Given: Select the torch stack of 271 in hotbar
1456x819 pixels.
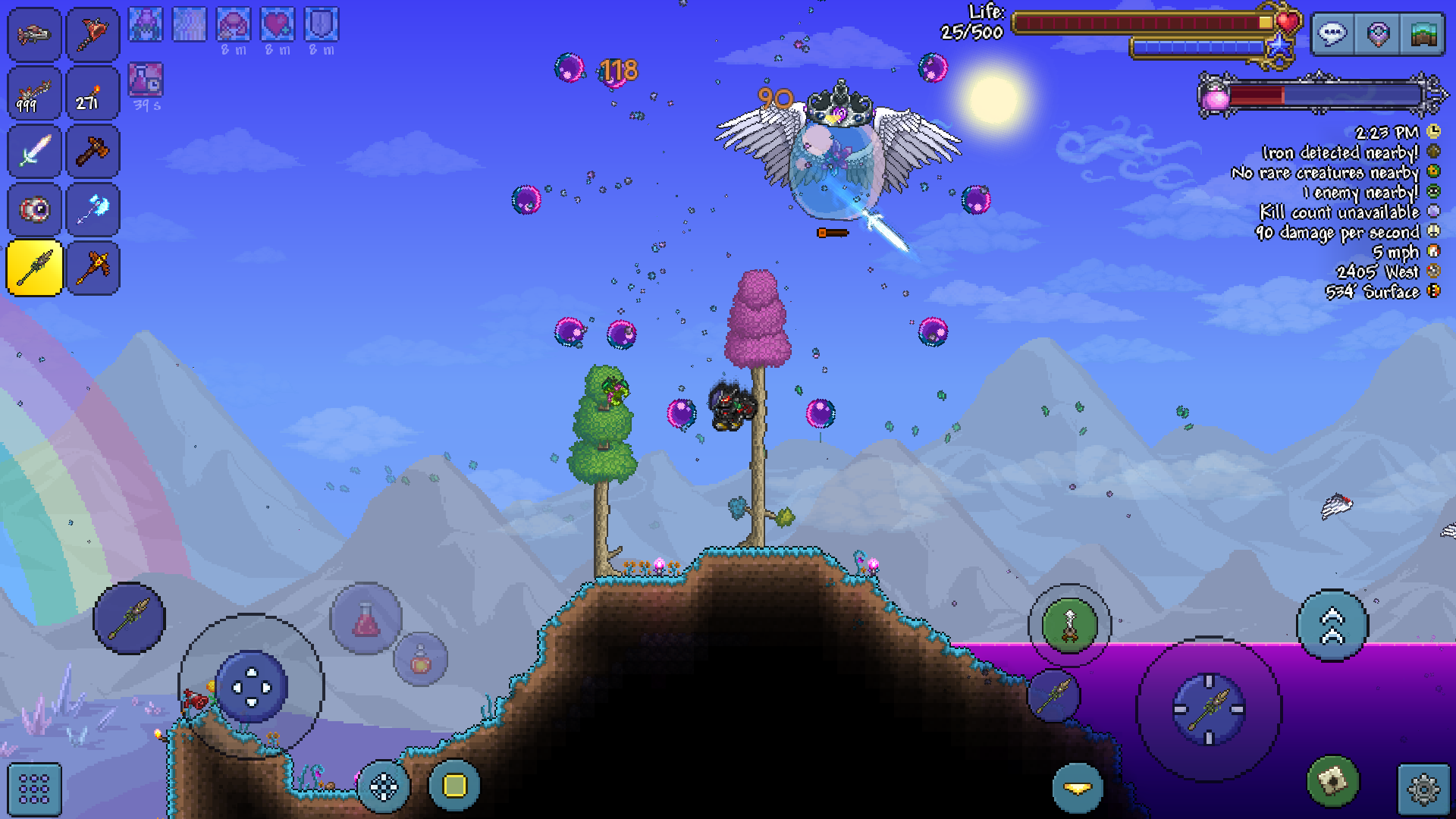Looking at the screenshot, I should (93, 93).
